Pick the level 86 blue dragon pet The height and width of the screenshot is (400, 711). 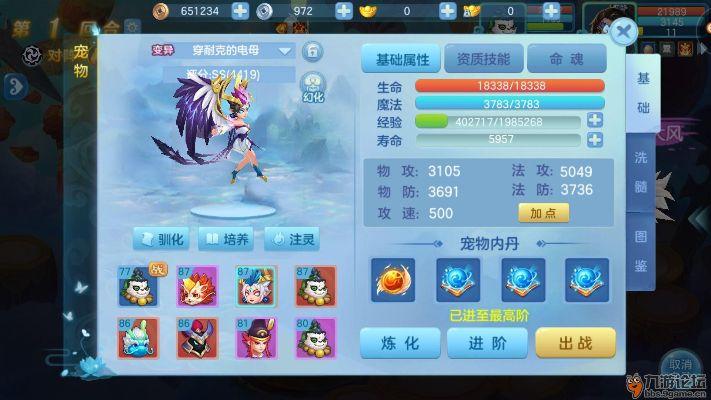pyautogui.click(x=137, y=340)
